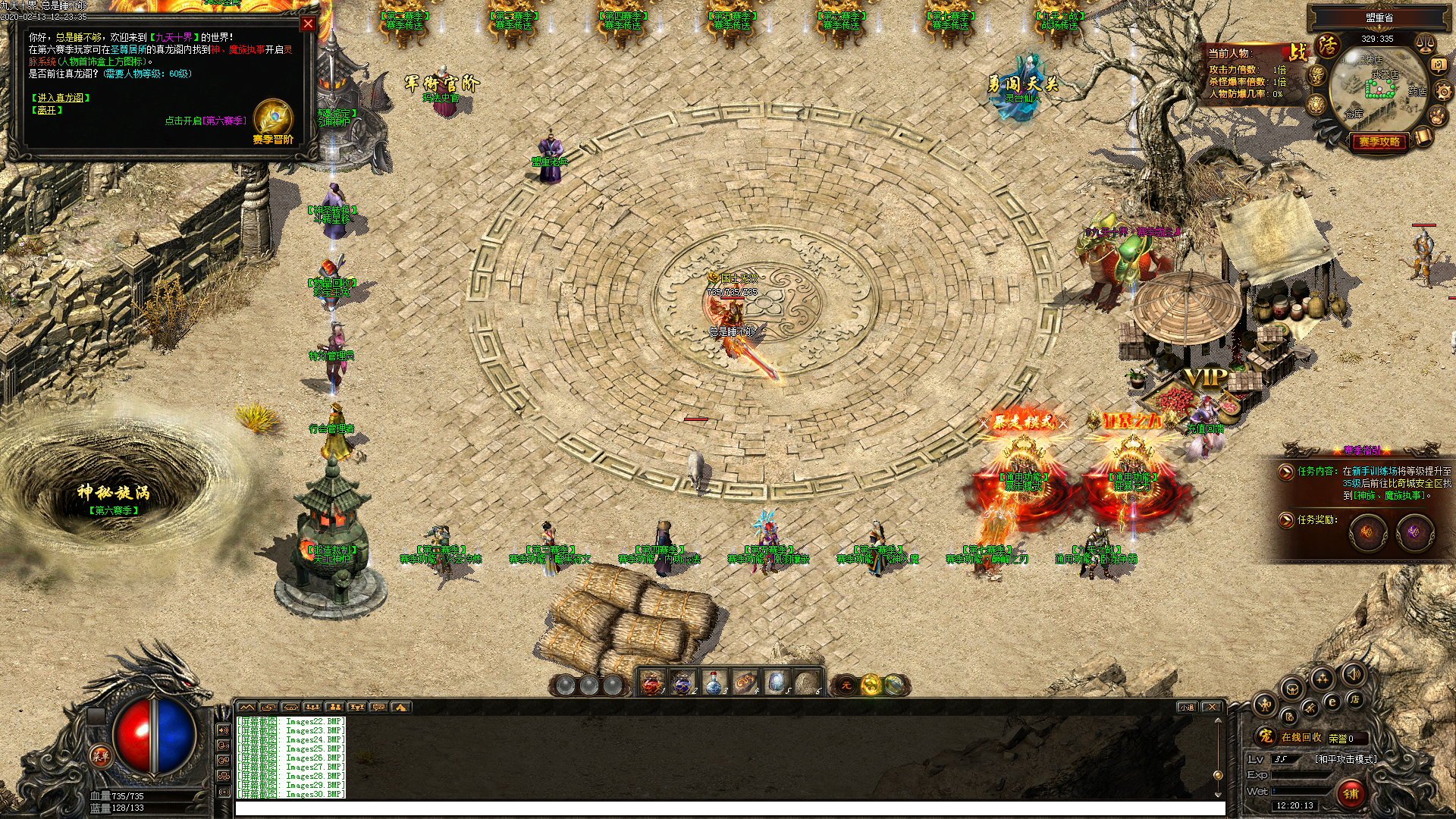
Task: Open the balance scales icon by minimap
Action: [1426, 42]
